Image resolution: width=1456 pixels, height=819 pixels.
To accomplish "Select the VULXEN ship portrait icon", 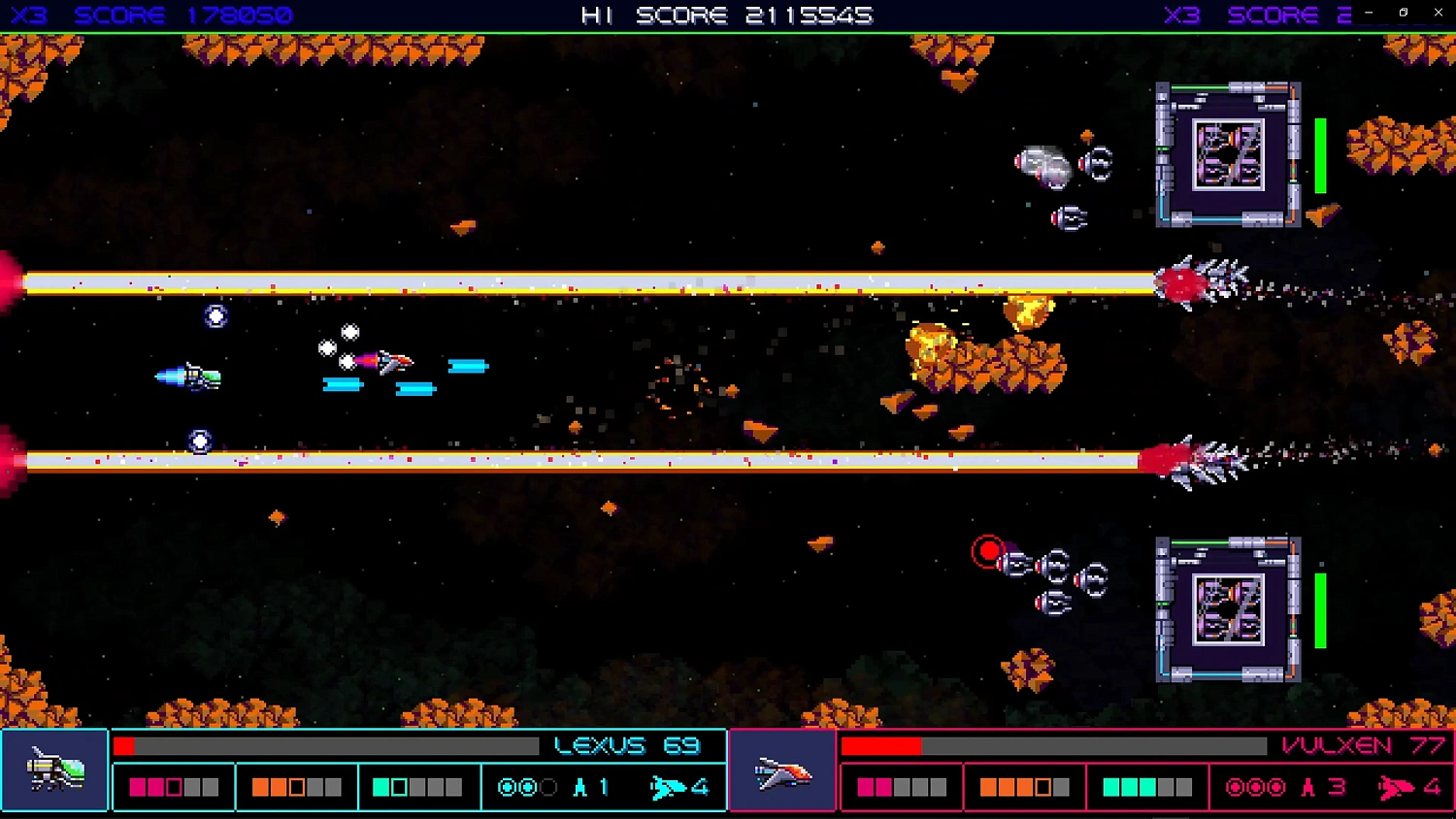I will coord(783,770).
